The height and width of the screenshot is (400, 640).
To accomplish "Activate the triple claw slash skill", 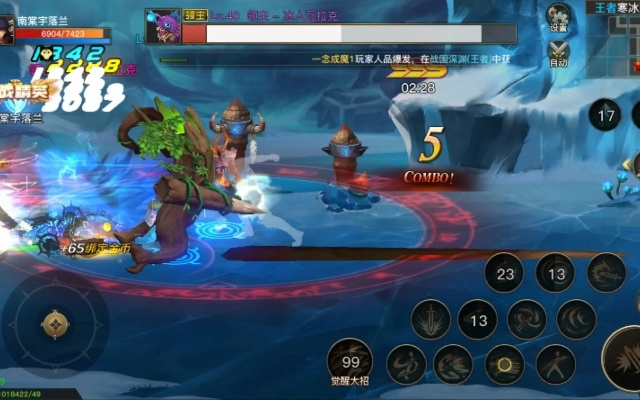I will click(577, 320).
